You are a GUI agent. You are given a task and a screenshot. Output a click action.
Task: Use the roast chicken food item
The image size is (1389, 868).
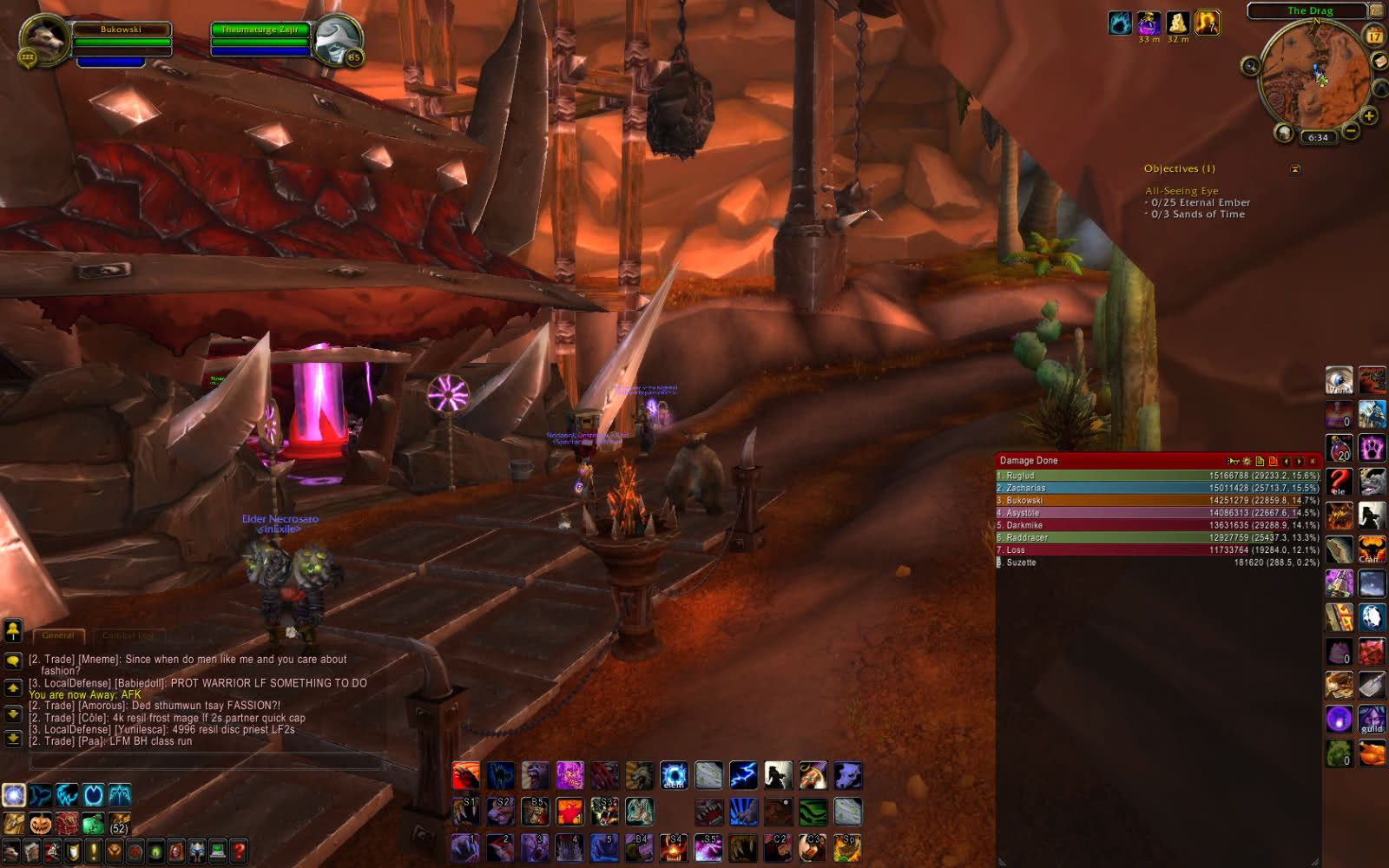(x=1372, y=753)
